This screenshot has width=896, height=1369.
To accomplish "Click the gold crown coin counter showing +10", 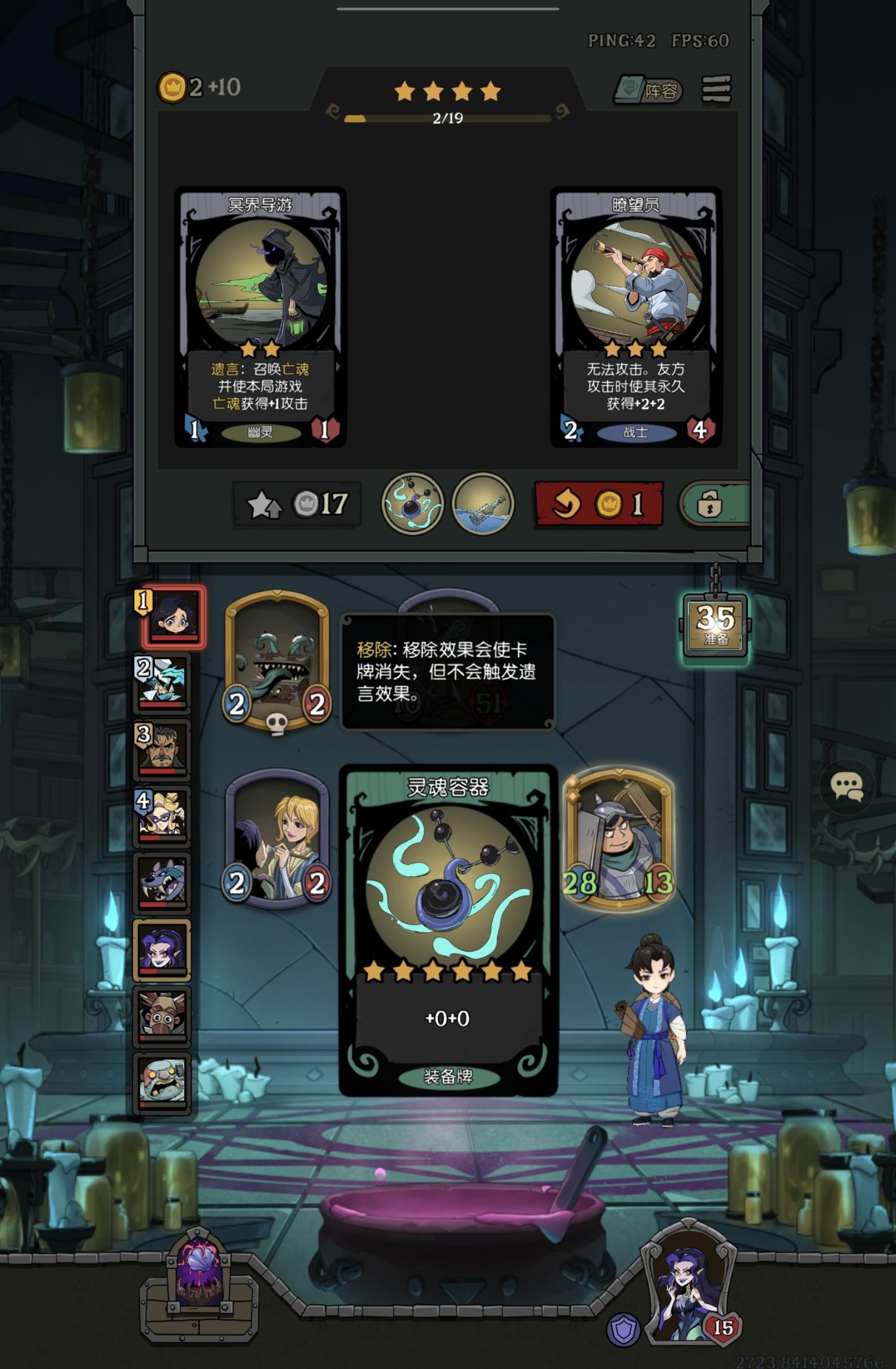I will pos(193,87).
